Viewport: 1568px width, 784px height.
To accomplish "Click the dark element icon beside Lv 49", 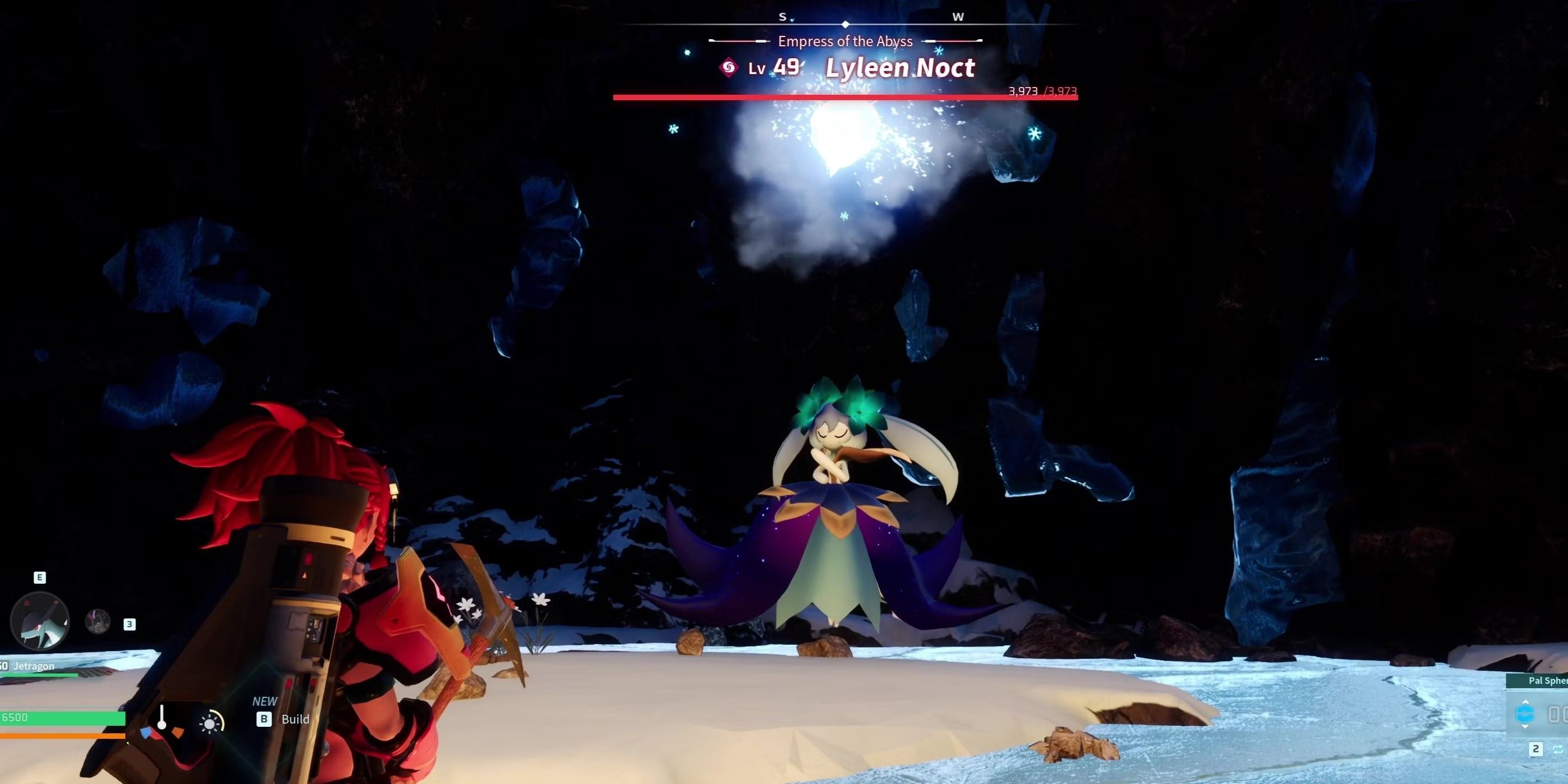I will tap(728, 68).
